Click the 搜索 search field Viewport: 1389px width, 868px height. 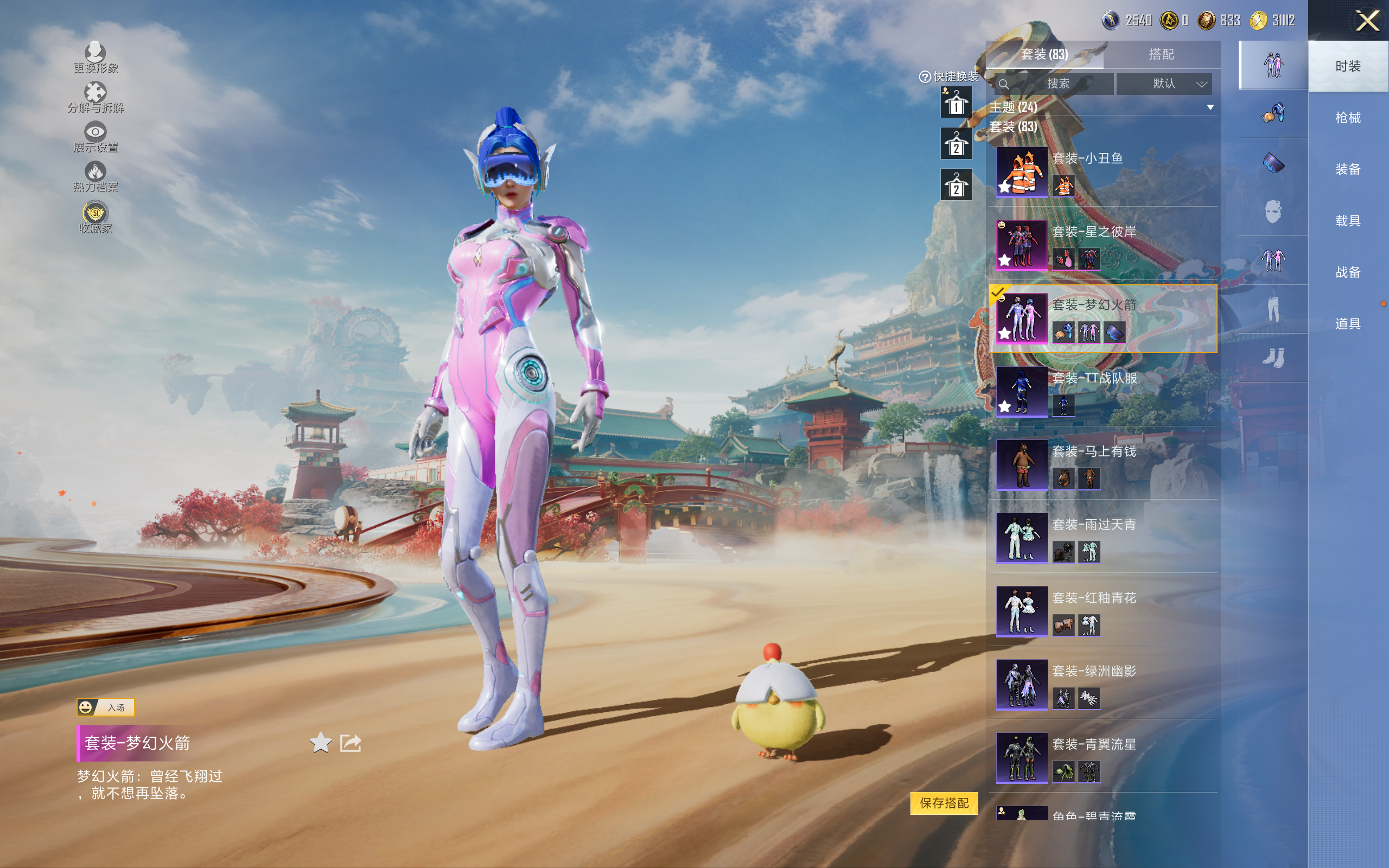pos(1054,84)
